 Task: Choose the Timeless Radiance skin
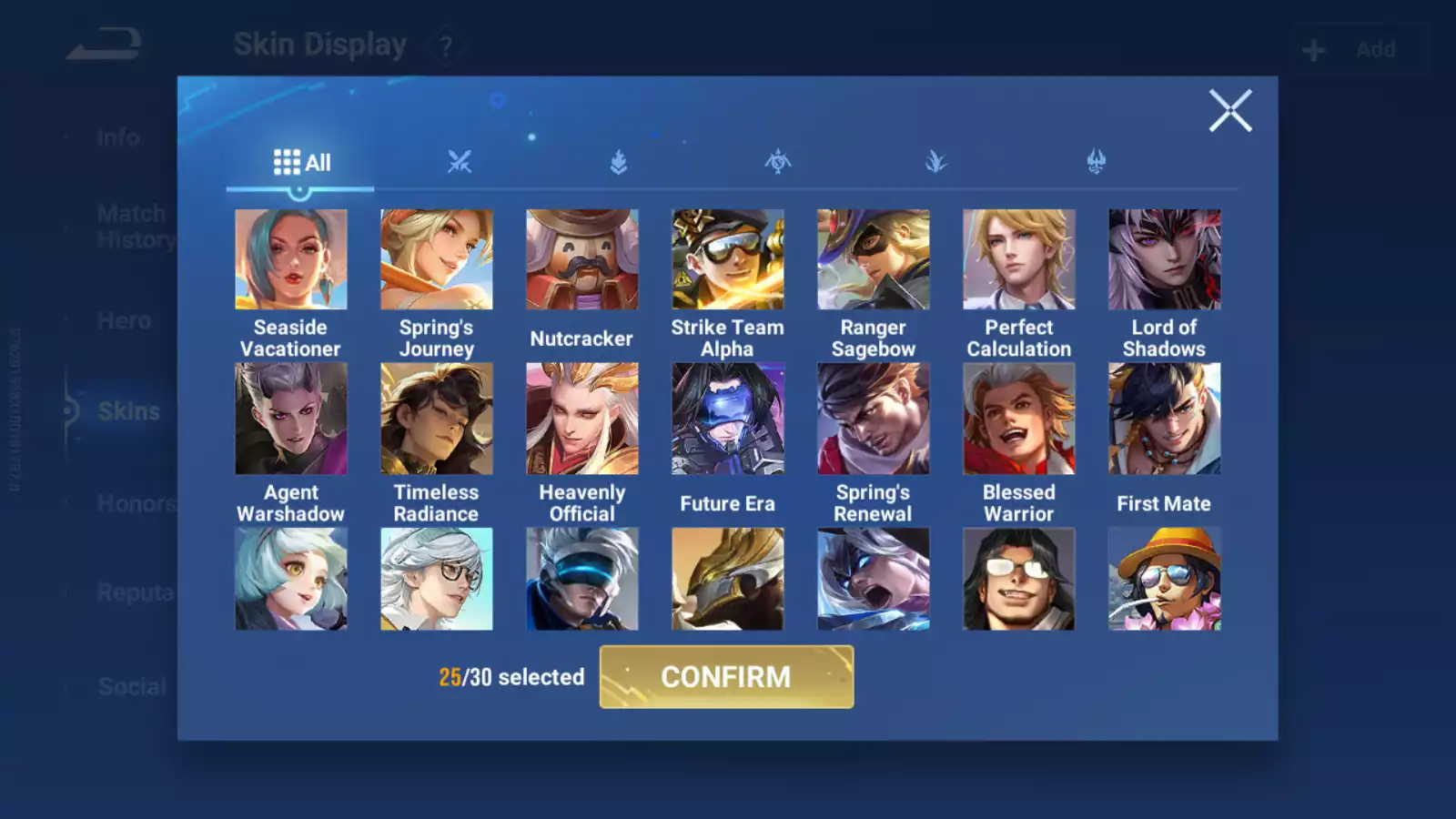[437, 419]
